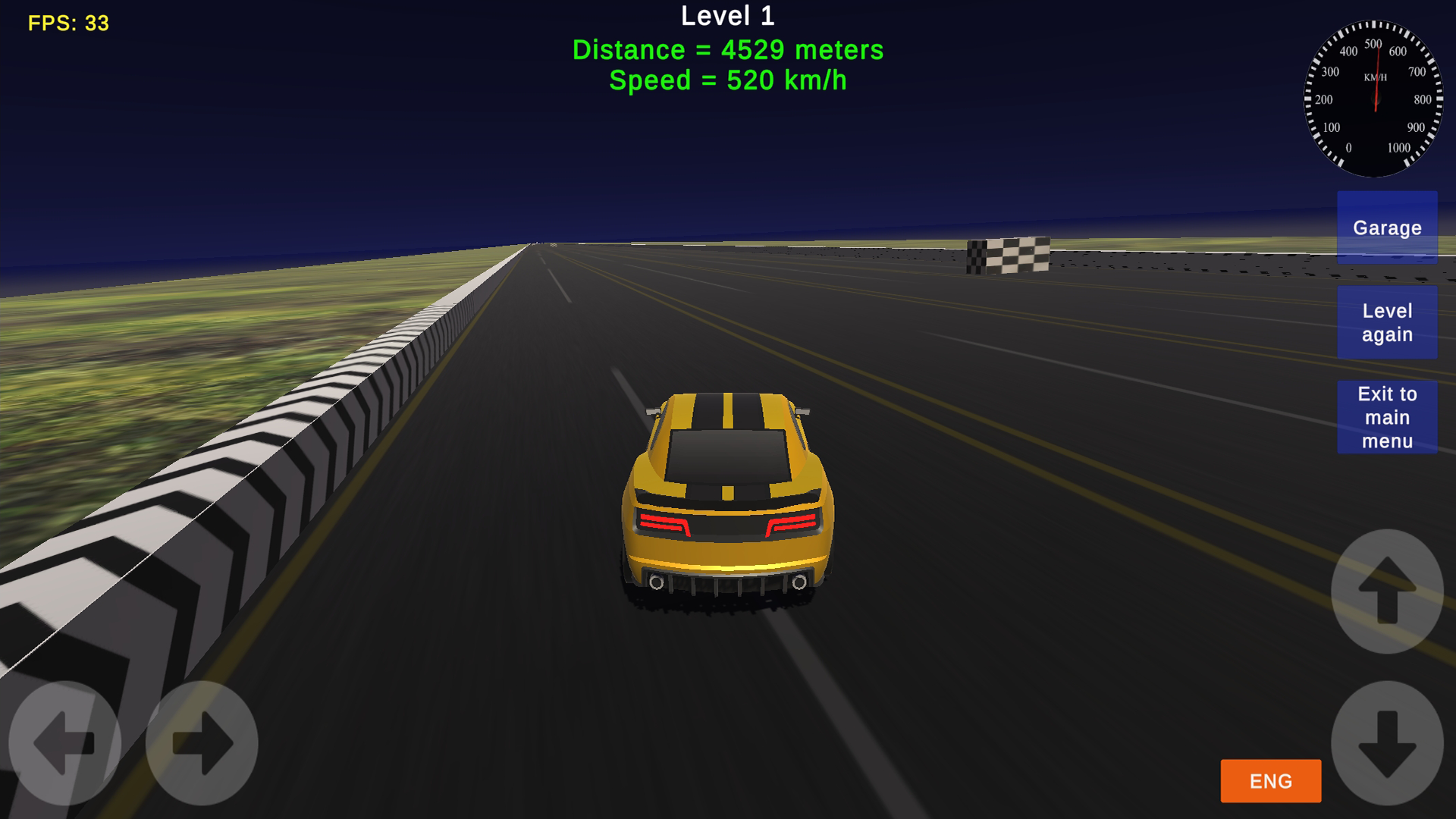Open the Exit to main menu panel
Viewport: 1456px width, 819px height.
click(x=1387, y=417)
